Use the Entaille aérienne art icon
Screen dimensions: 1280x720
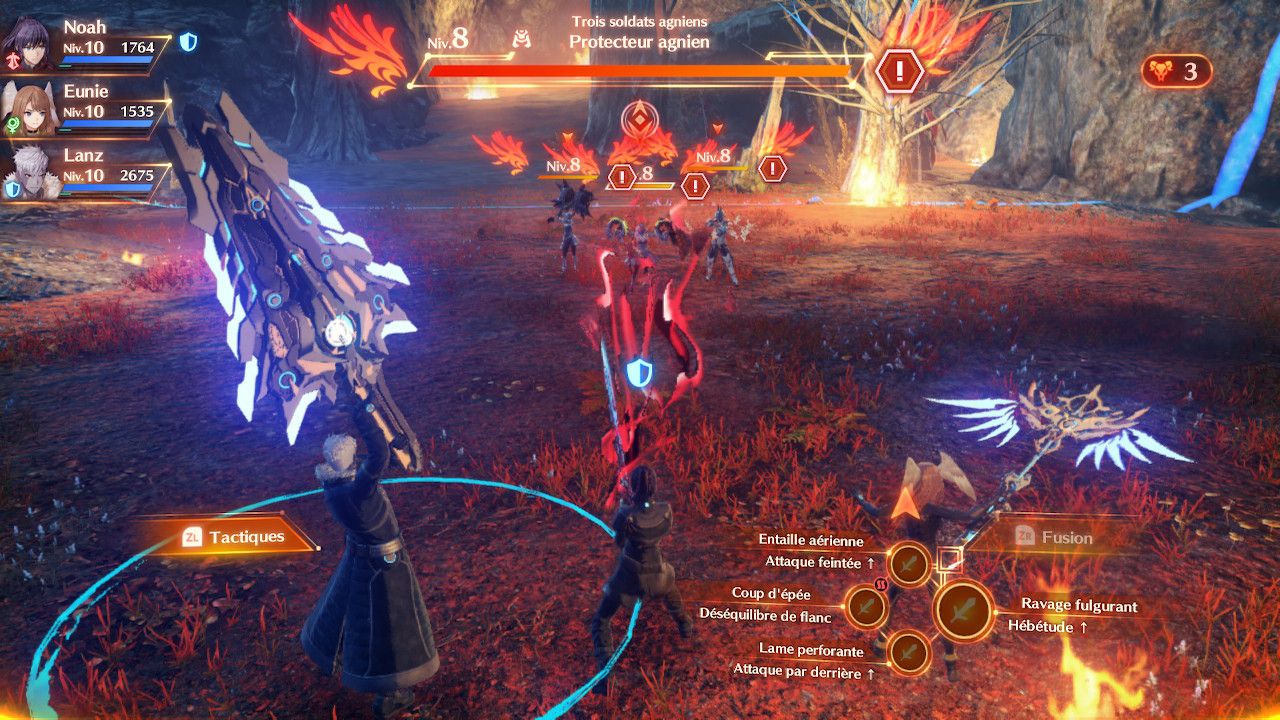coord(909,565)
